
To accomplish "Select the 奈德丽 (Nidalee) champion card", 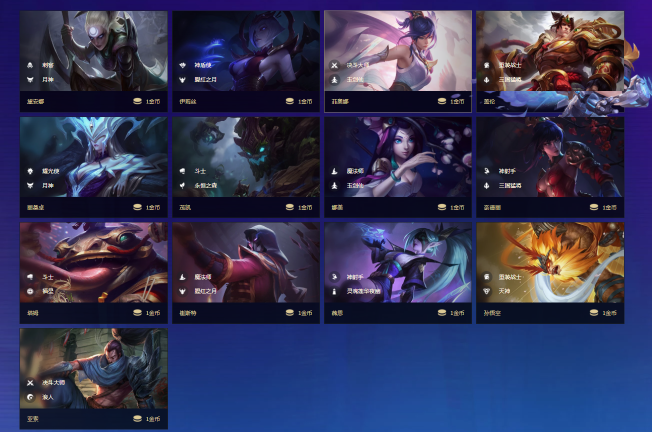I will pyautogui.click(x=550, y=166).
